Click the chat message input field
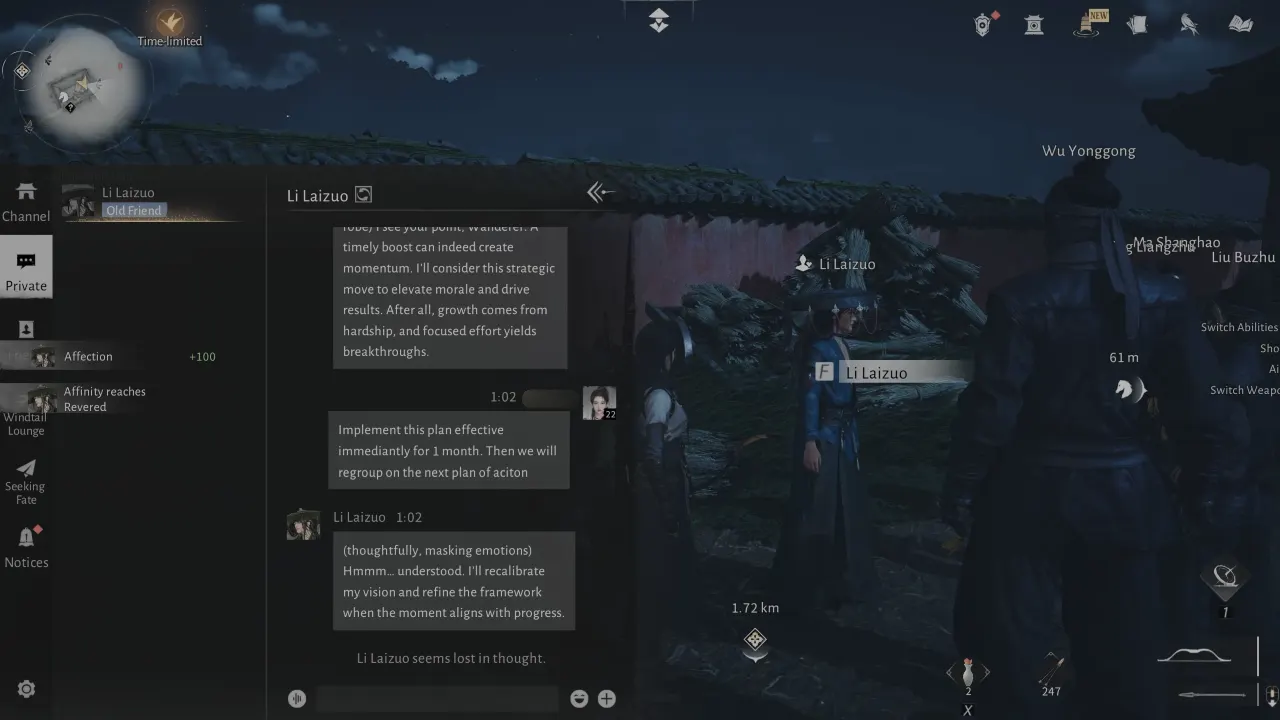1280x720 pixels. point(437,697)
